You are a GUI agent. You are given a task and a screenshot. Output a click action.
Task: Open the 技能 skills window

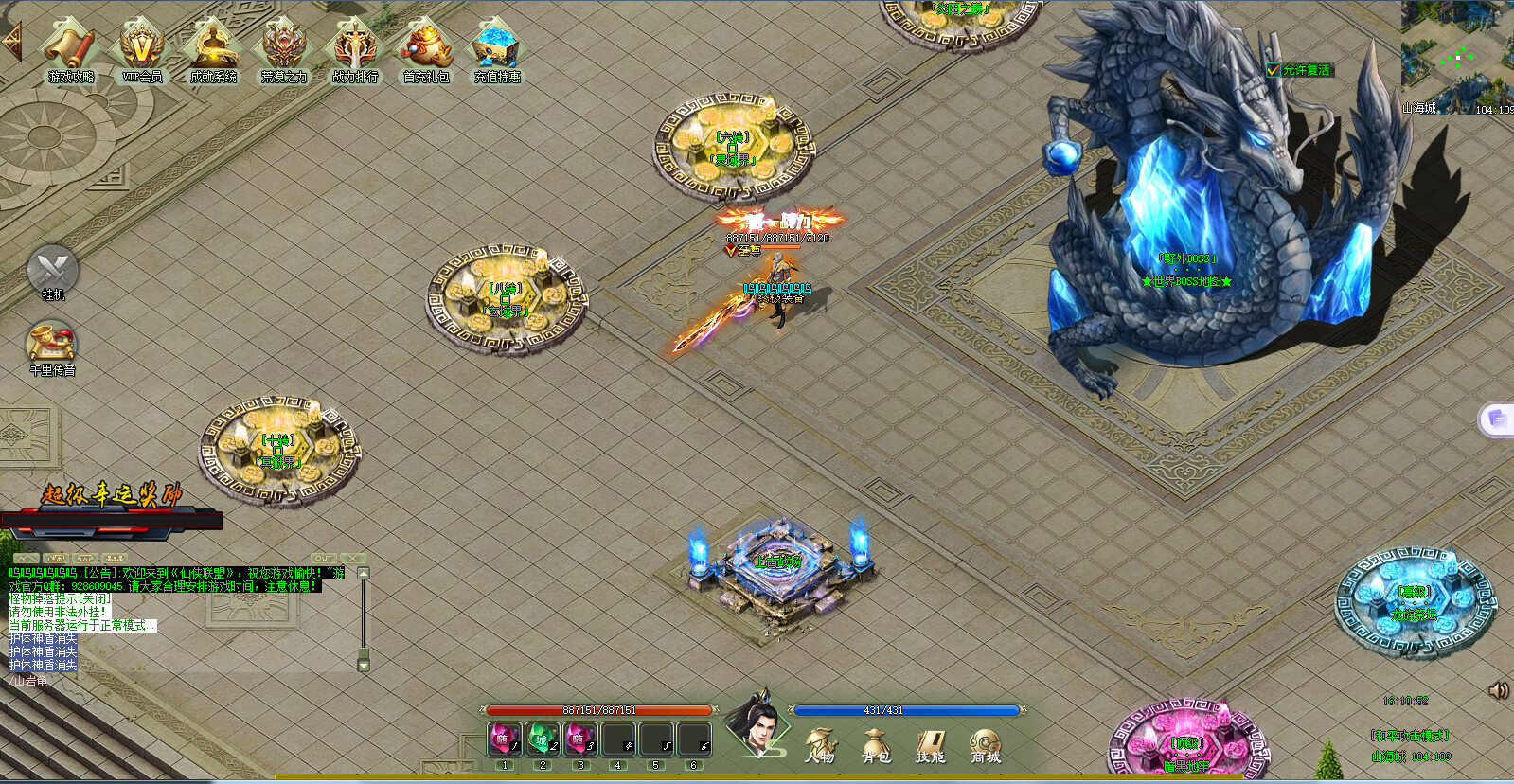point(930,743)
